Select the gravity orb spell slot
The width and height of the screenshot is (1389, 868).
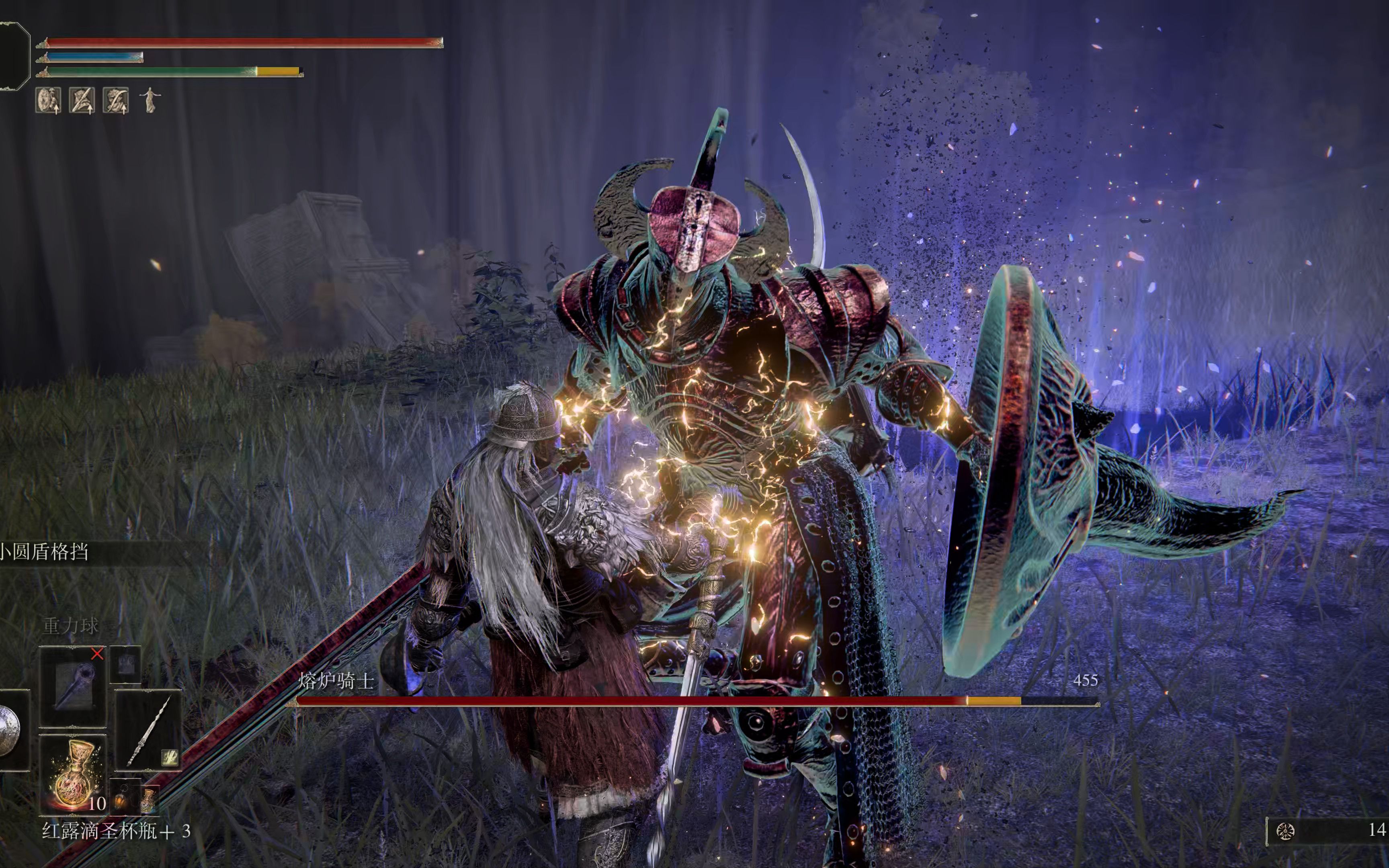(x=73, y=687)
